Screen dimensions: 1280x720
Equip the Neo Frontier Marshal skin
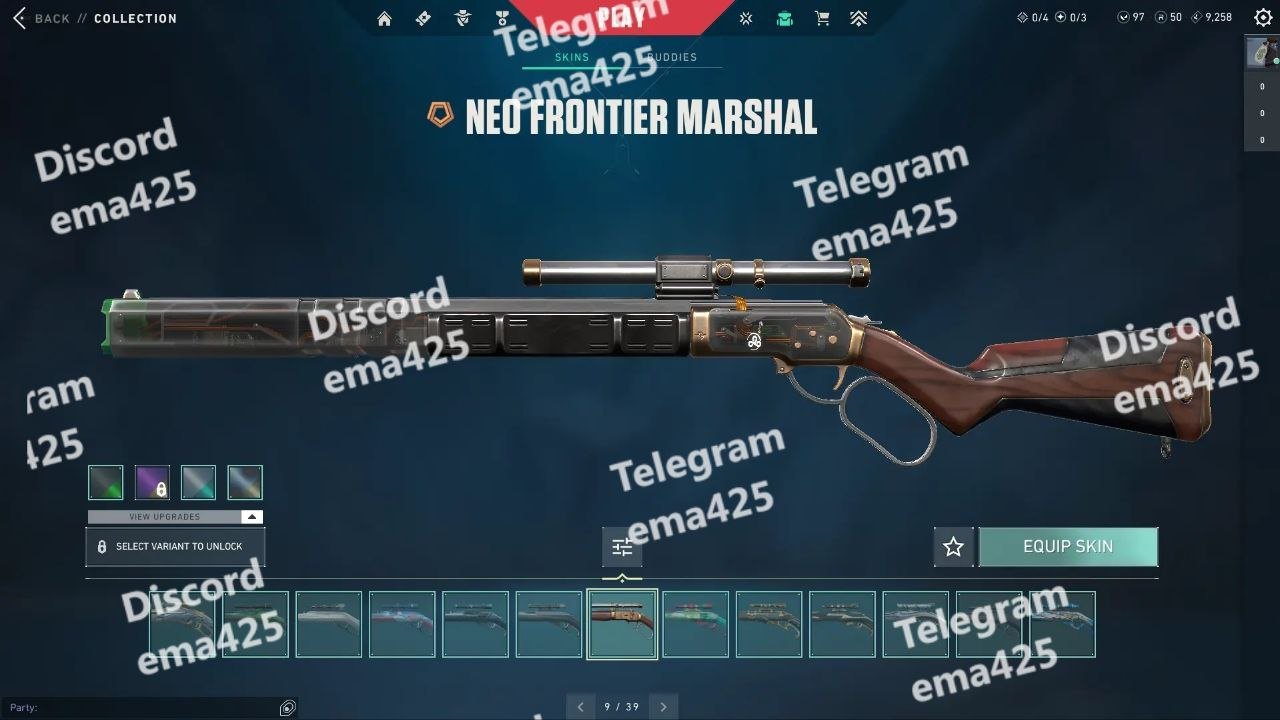coord(1068,547)
